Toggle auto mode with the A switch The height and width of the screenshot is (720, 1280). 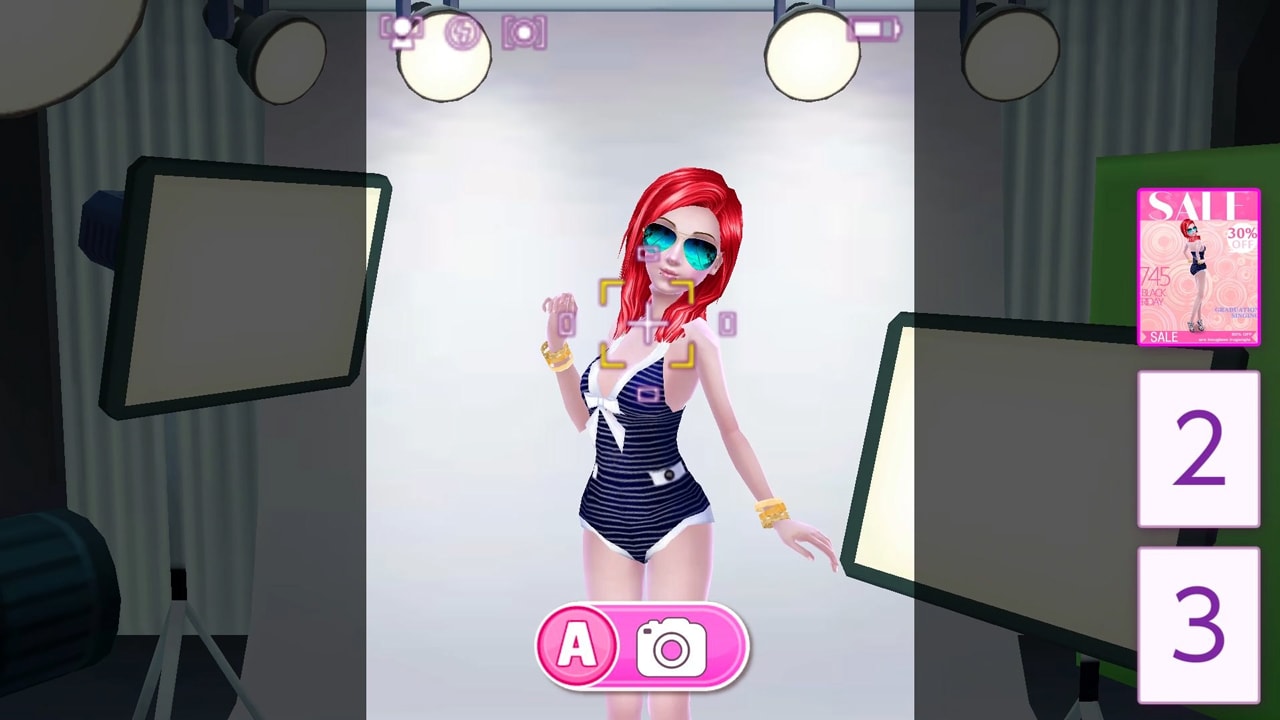[576, 646]
